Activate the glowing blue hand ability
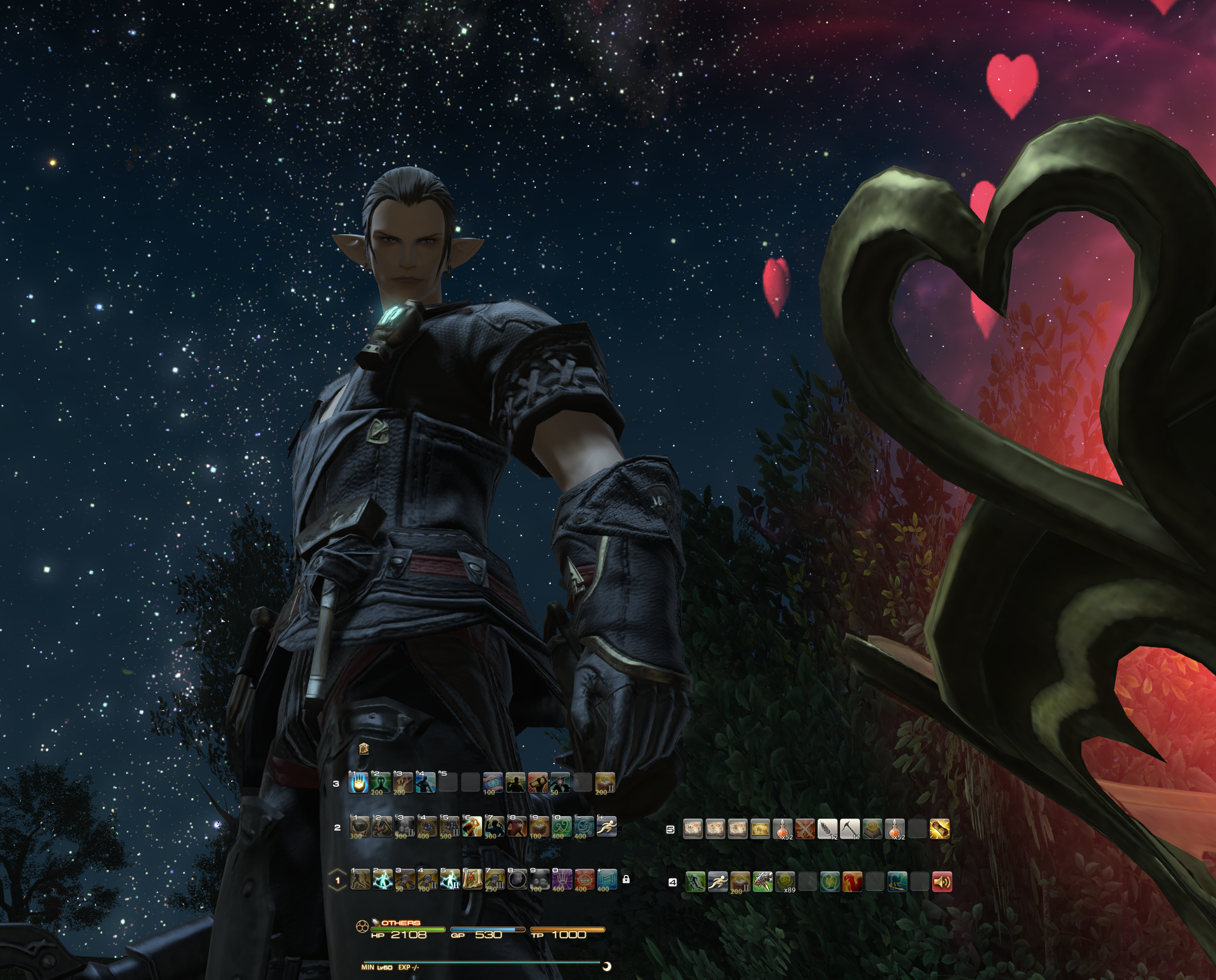Image resolution: width=1216 pixels, height=980 pixels. 358,783
